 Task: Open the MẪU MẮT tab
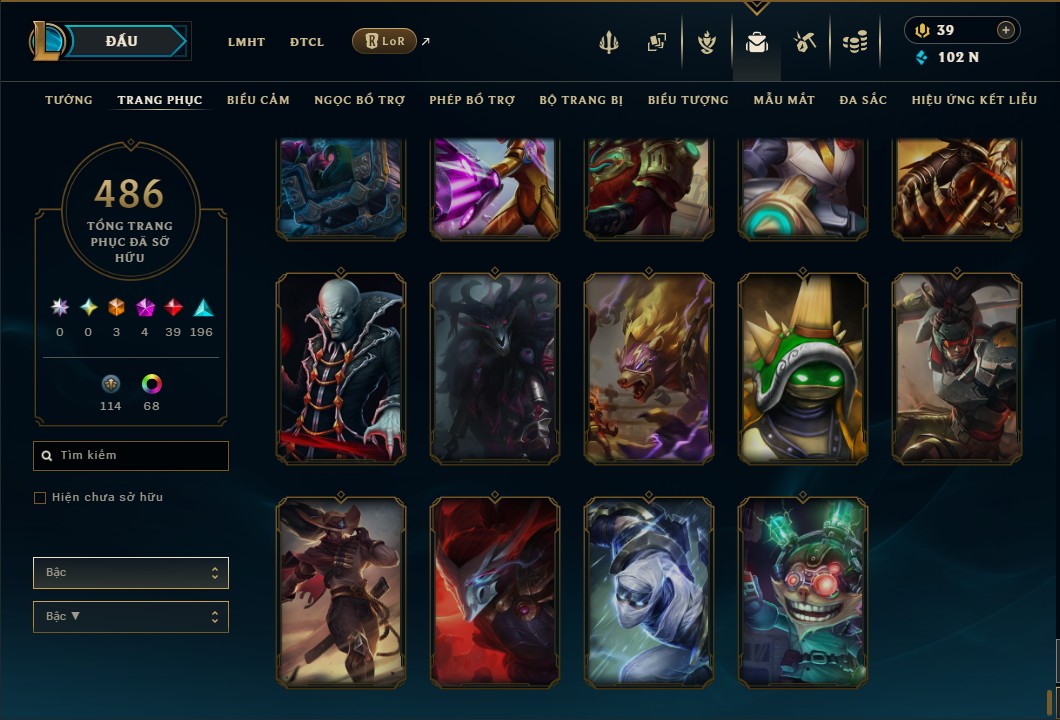(784, 100)
